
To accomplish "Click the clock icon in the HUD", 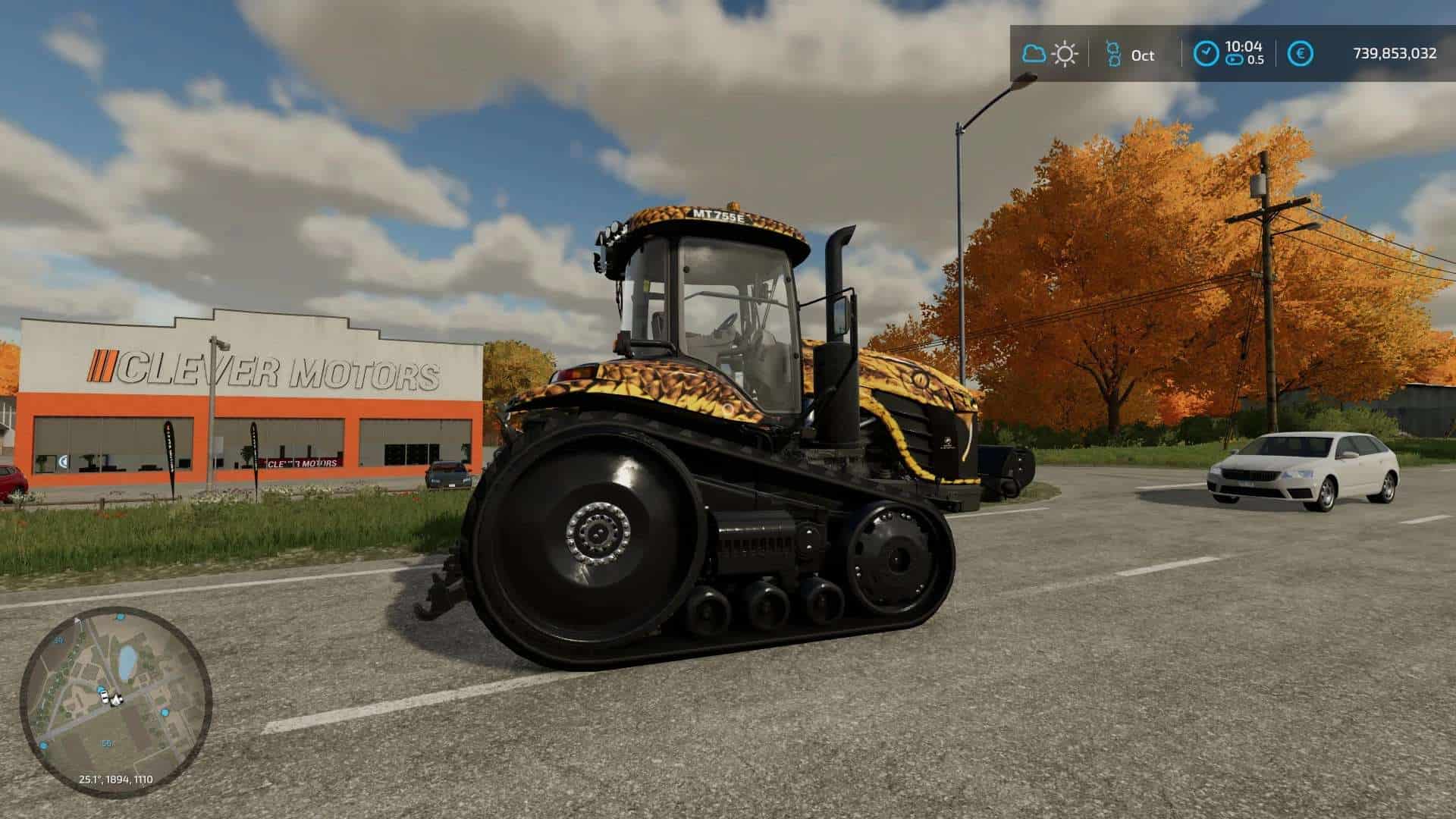I will (1206, 54).
